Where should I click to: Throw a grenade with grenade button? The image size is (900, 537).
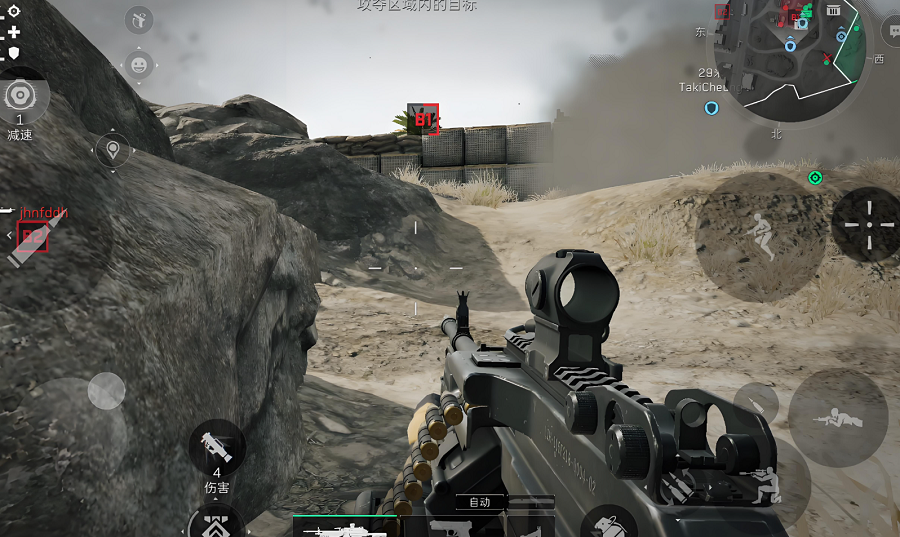click(610, 524)
